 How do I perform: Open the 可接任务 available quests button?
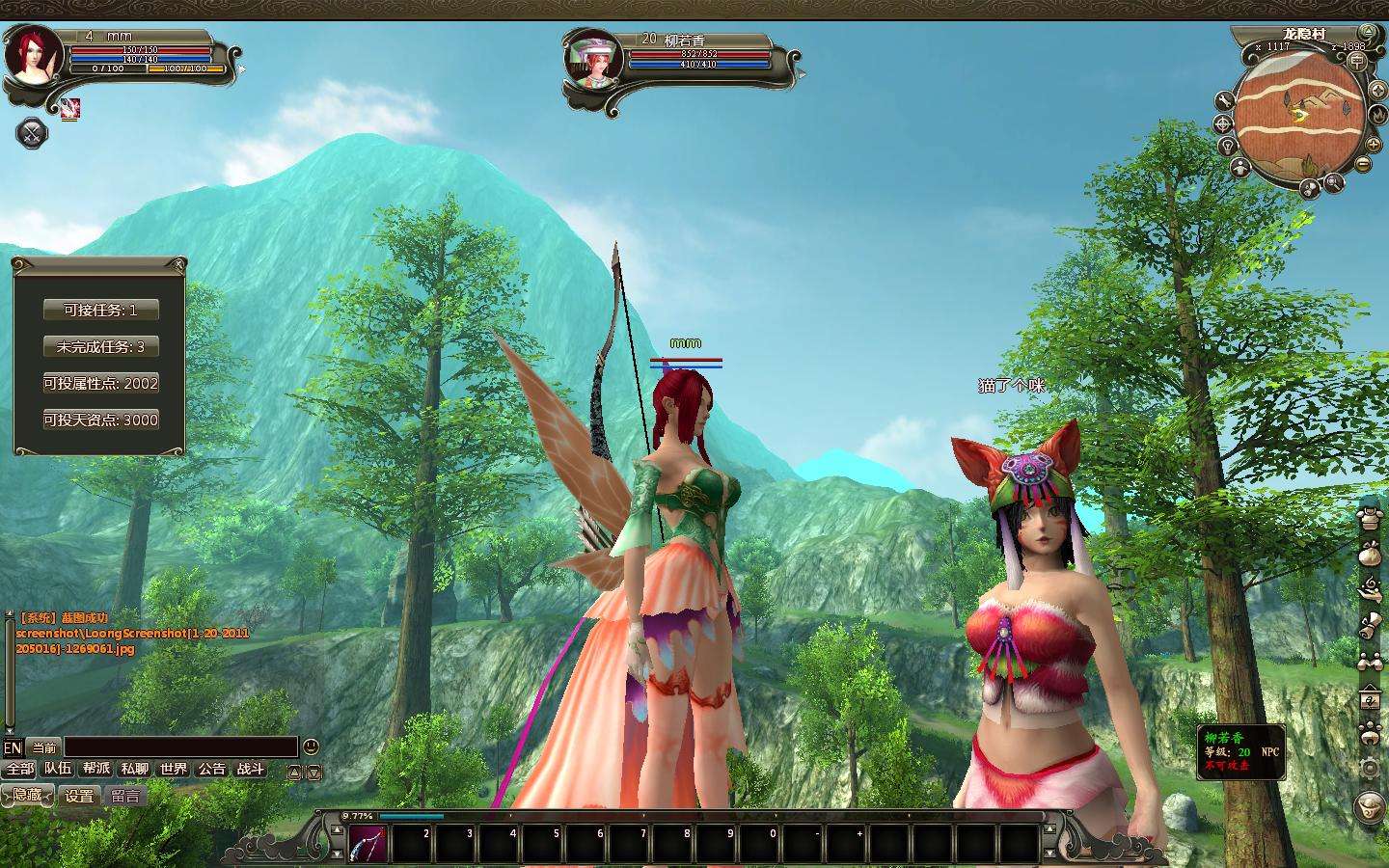[100, 311]
